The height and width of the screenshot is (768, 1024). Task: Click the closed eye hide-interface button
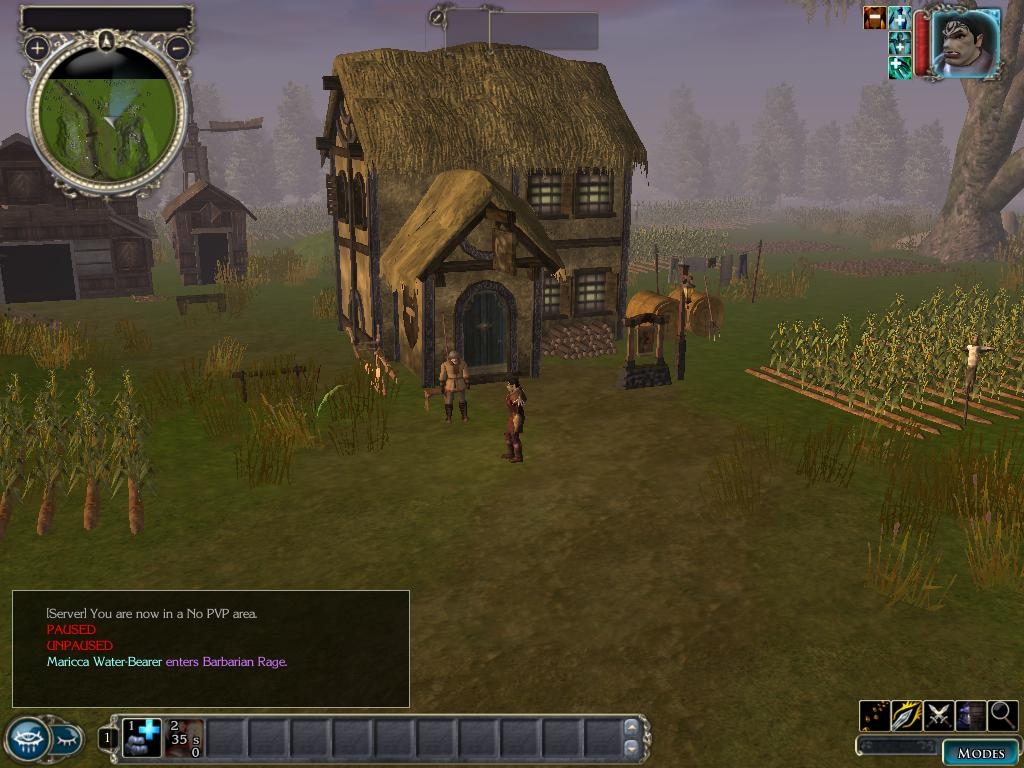[x=65, y=739]
